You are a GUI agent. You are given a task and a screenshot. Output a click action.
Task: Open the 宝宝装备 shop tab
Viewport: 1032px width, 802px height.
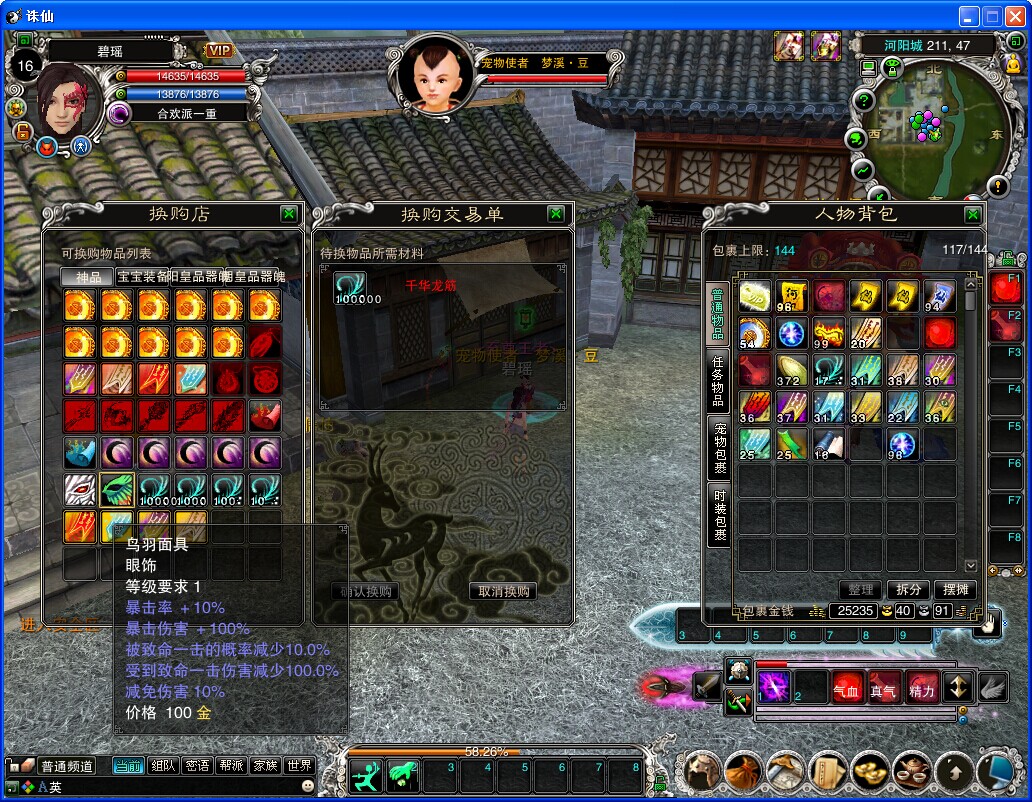tap(142, 277)
